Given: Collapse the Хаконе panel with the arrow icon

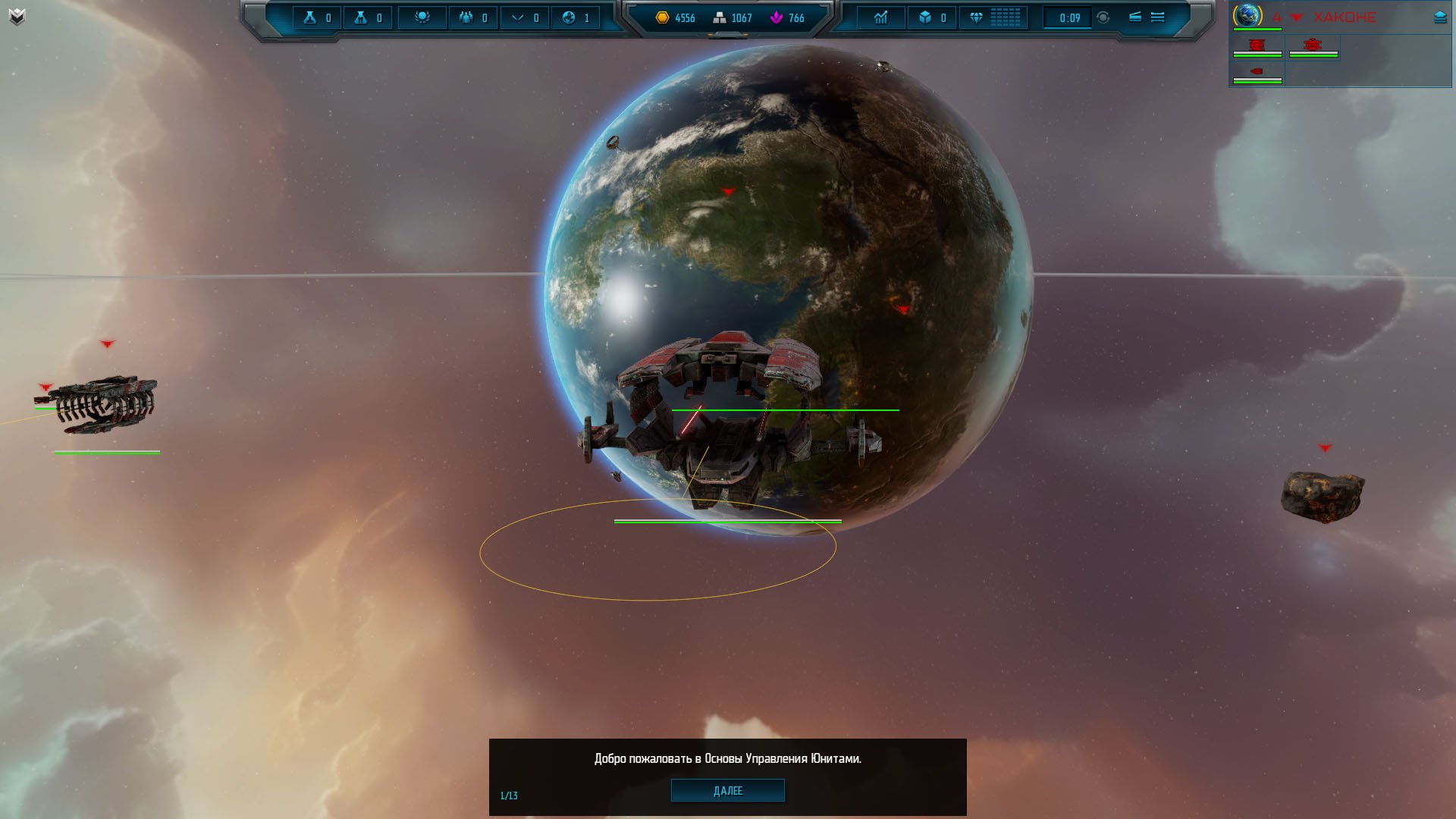Looking at the screenshot, I should coord(1440,17).
